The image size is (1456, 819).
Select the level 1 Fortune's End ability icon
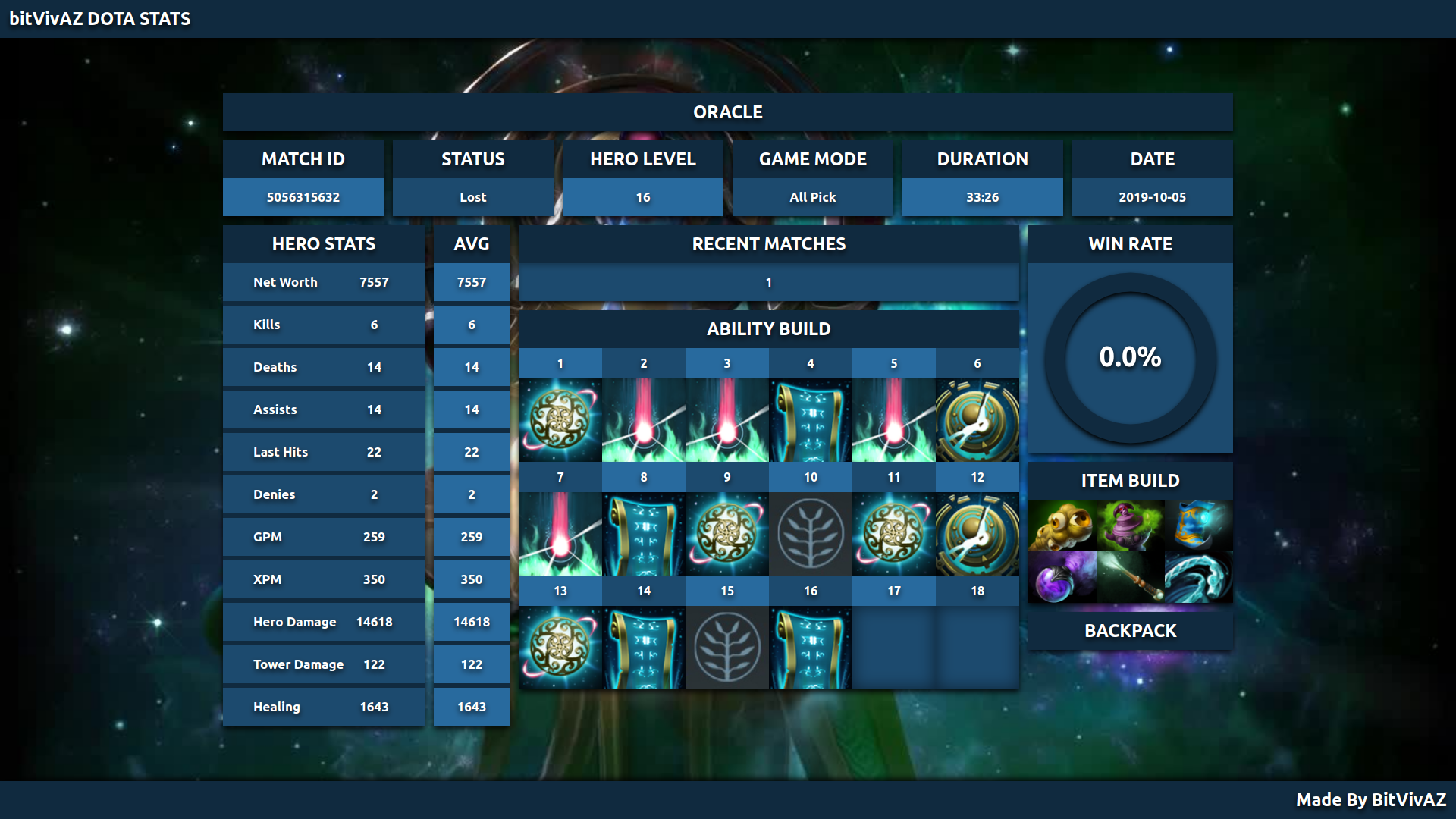[560, 420]
